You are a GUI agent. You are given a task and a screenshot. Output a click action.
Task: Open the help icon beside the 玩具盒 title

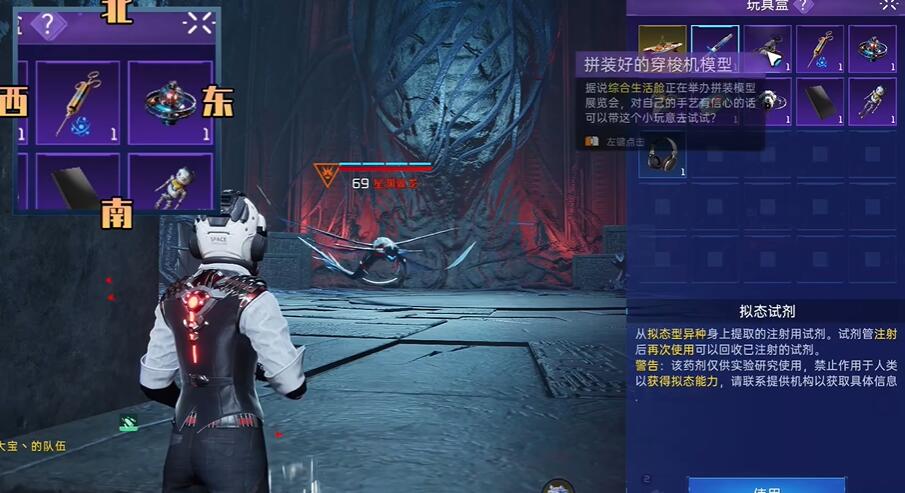tap(802, 6)
